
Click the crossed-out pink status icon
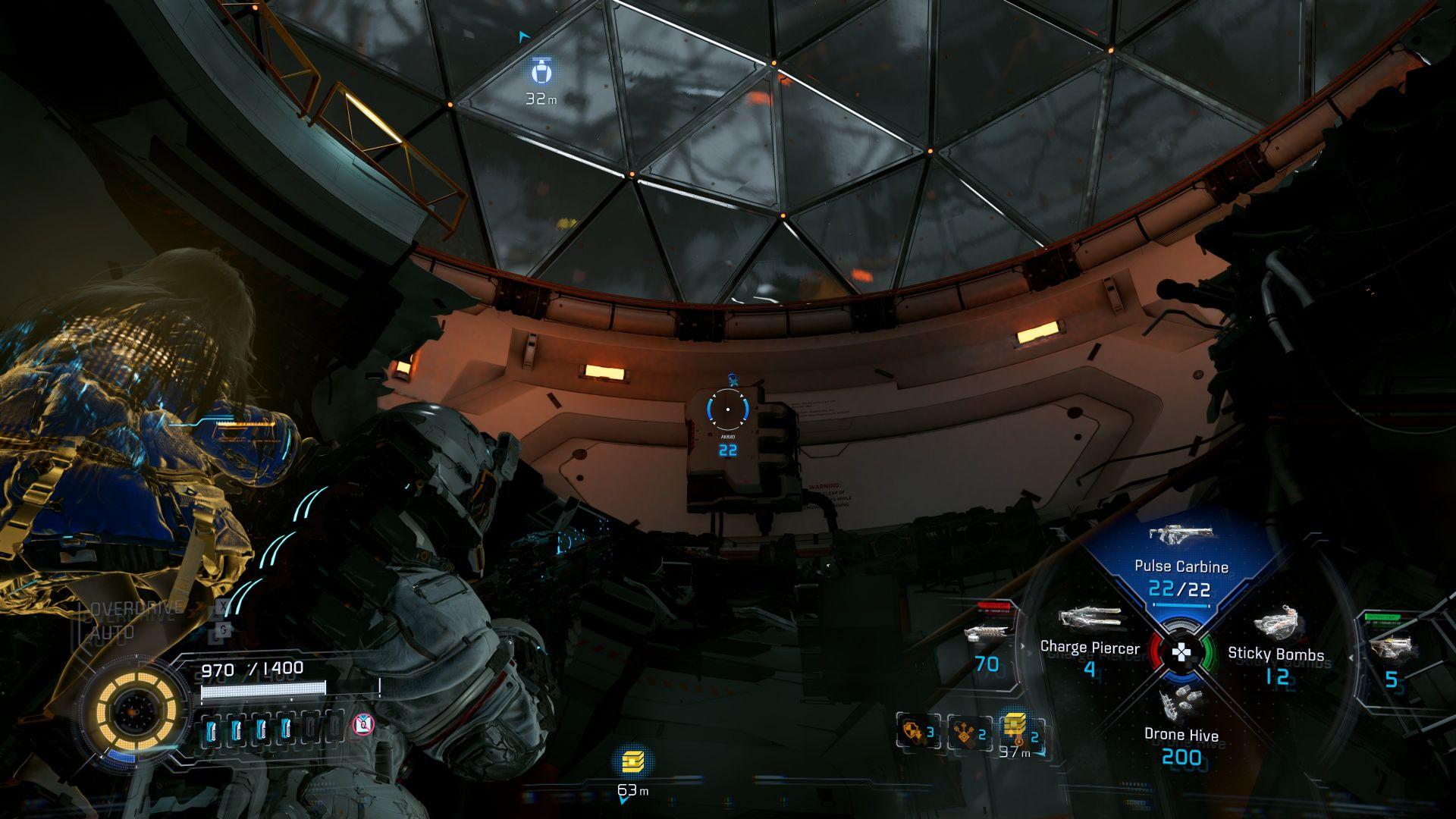click(x=364, y=726)
